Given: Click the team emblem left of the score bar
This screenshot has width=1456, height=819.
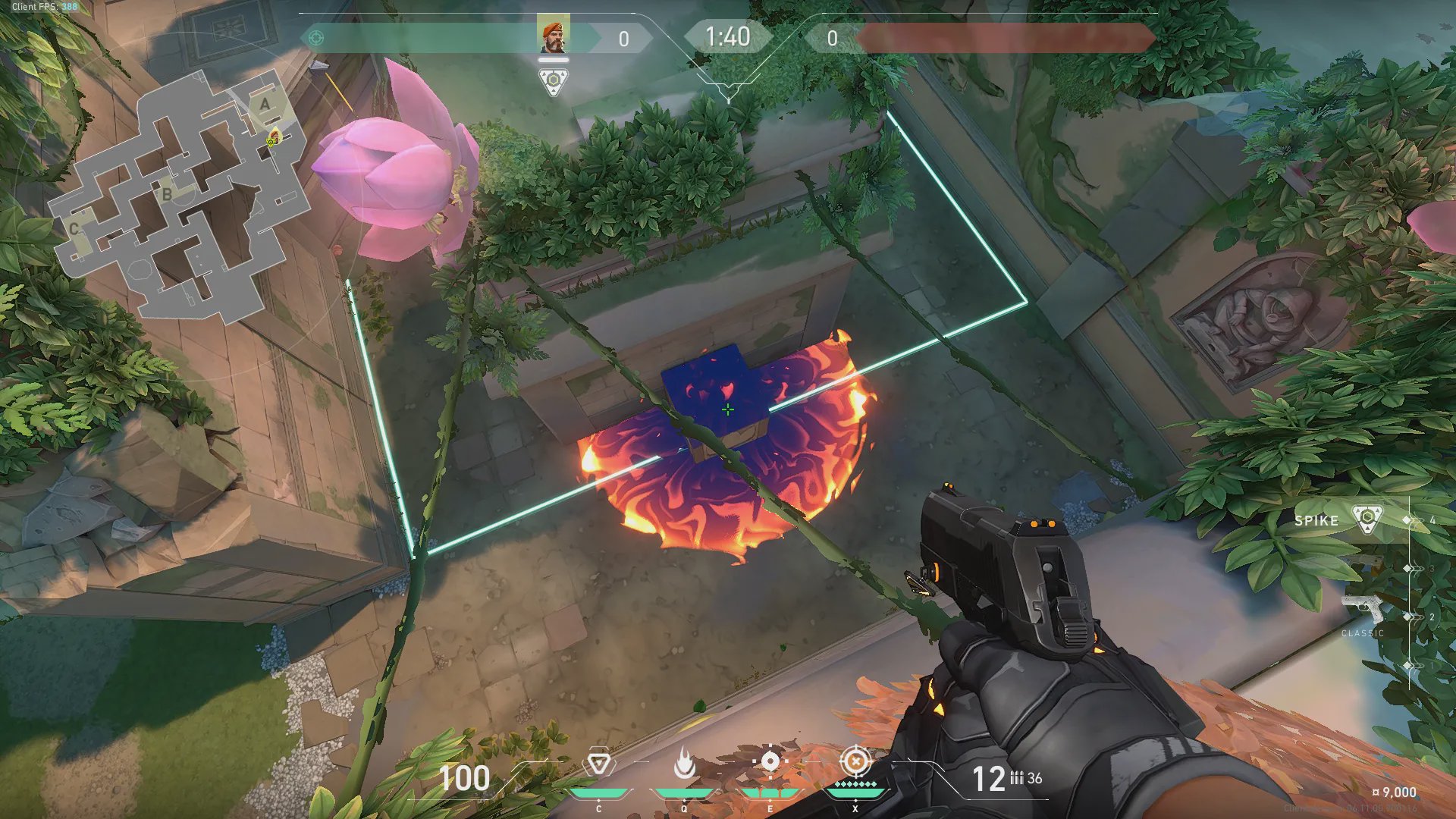Looking at the screenshot, I should 317,38.
